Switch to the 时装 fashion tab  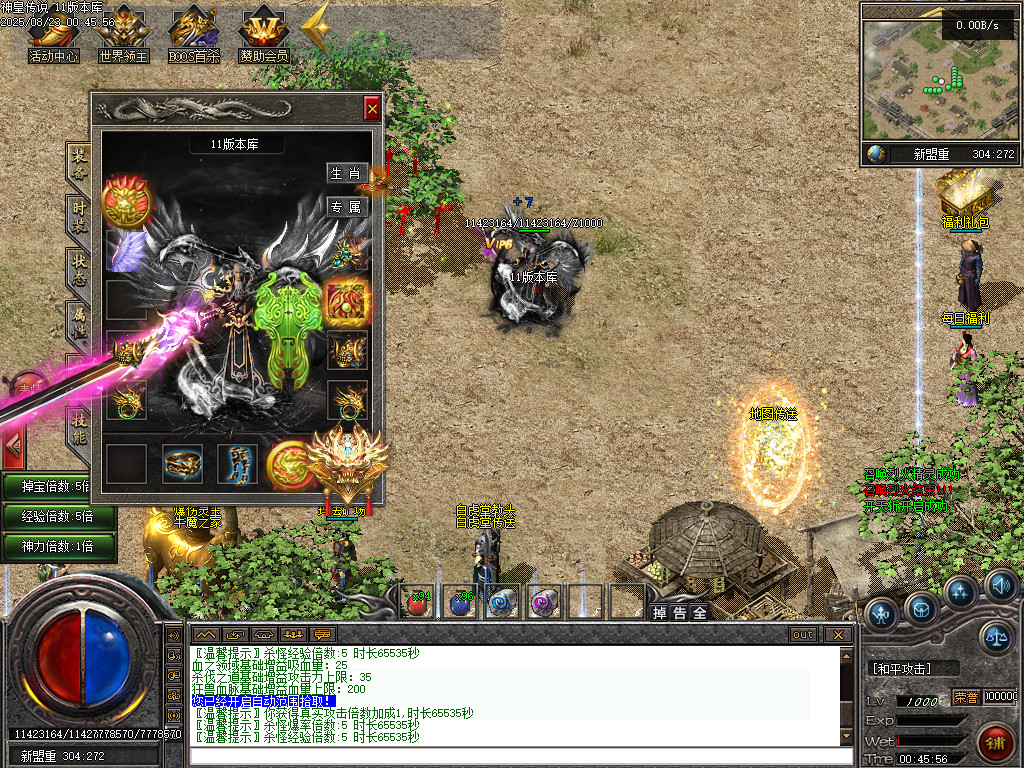pos(79,214)
